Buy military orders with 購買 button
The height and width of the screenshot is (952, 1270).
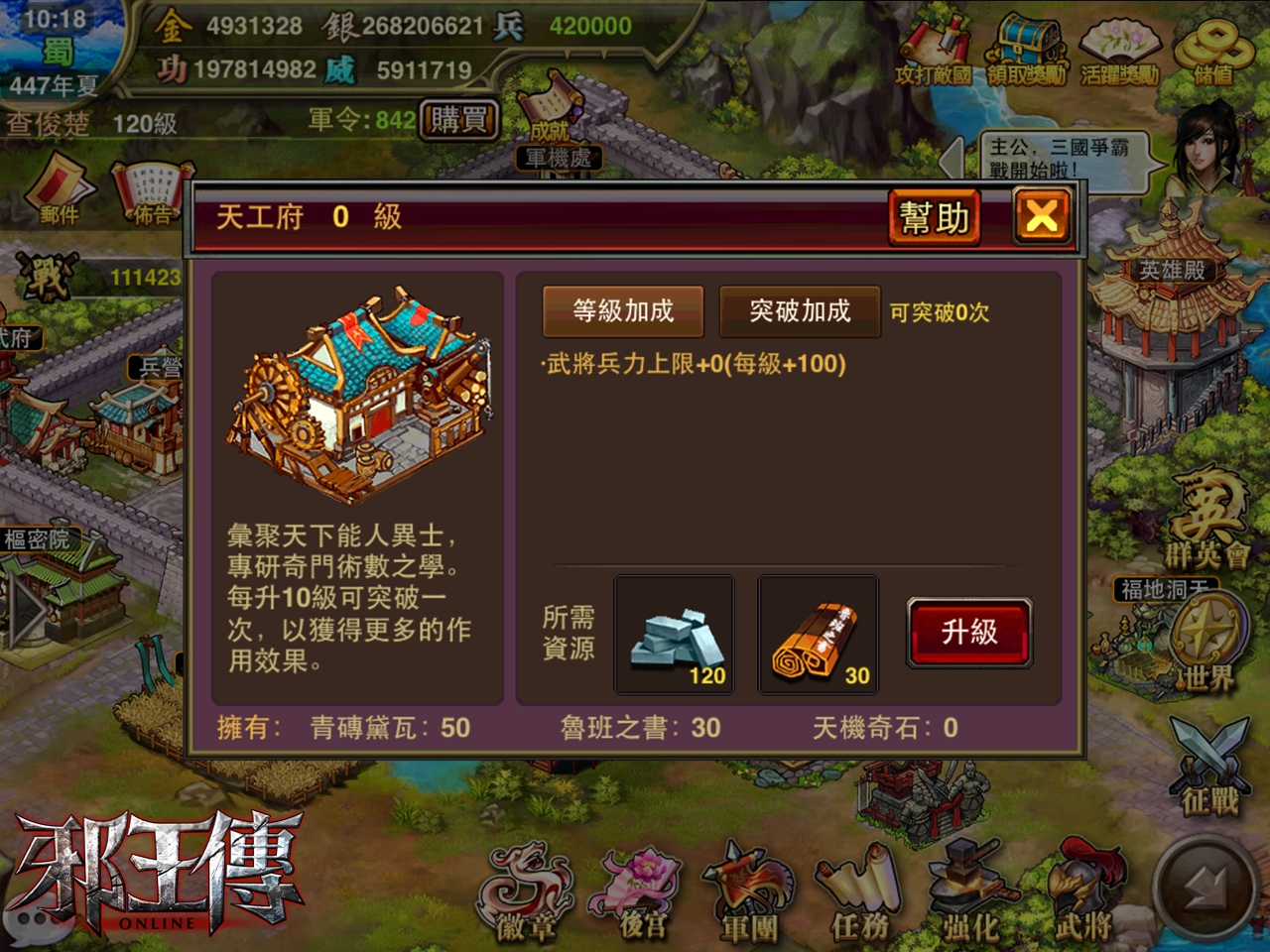458,118
